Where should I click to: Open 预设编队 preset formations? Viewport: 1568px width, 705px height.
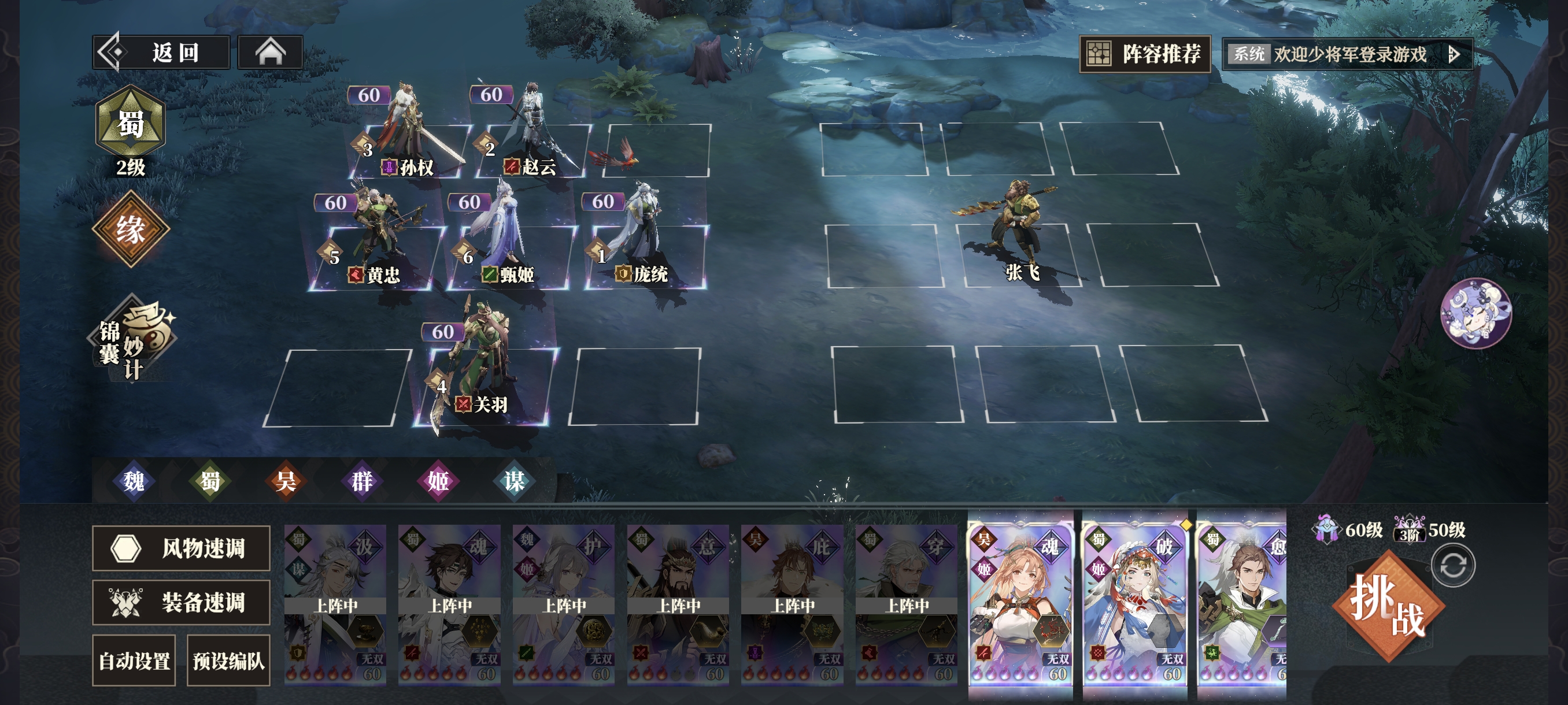(x=228, y=661)
